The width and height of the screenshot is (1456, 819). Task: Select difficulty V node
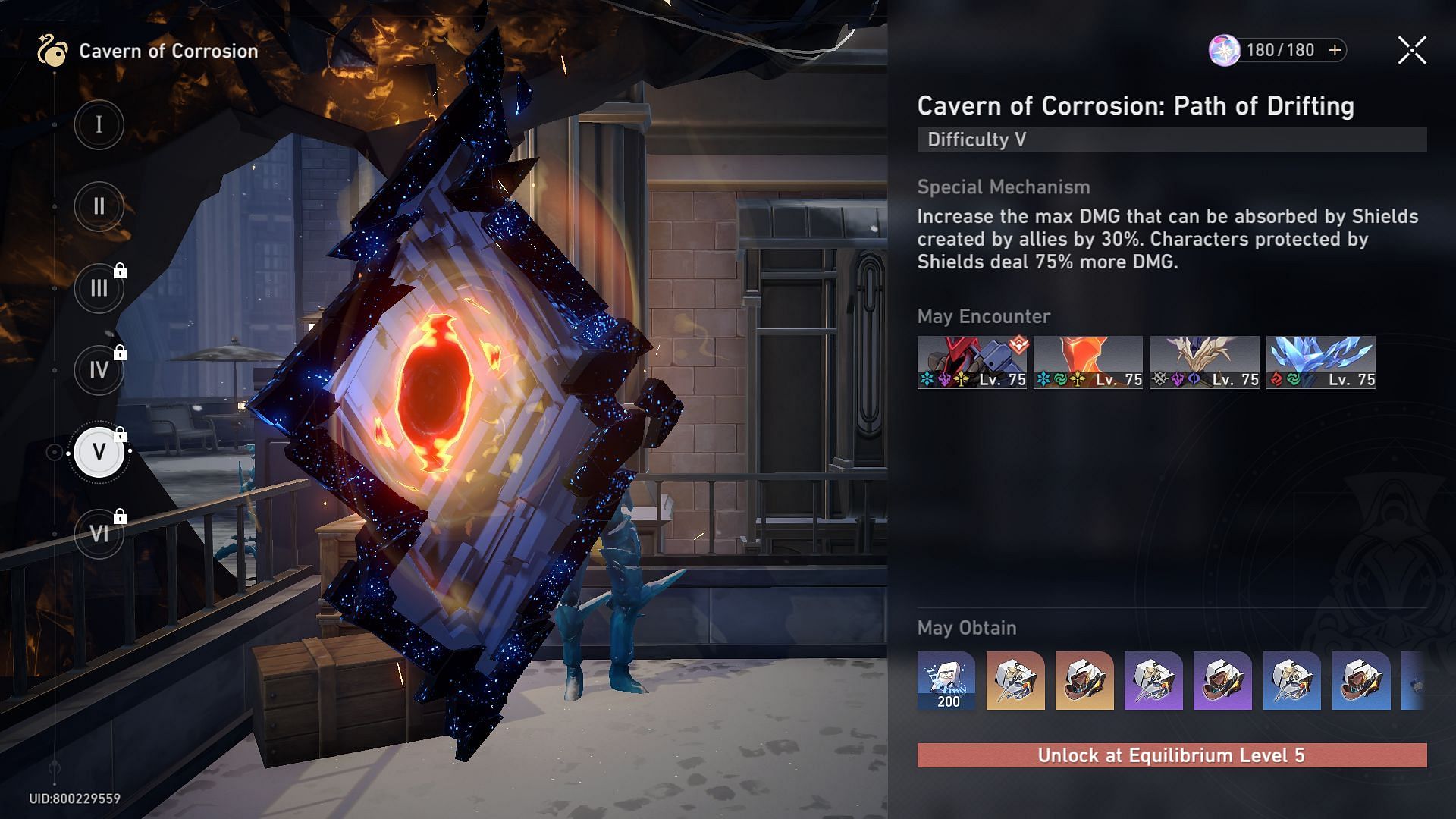99,452
